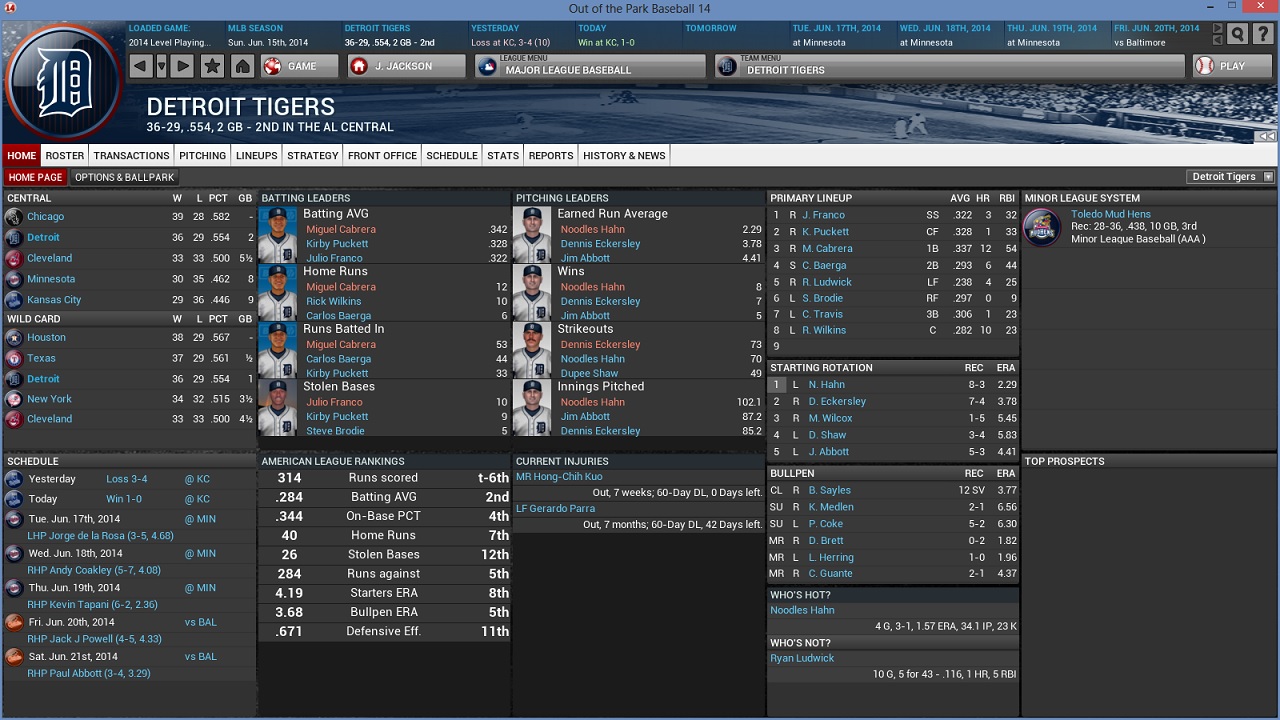Viewport: 1280px width, 720px height.
Task: View the SCHEDULE tab
Action: (452, 155)
